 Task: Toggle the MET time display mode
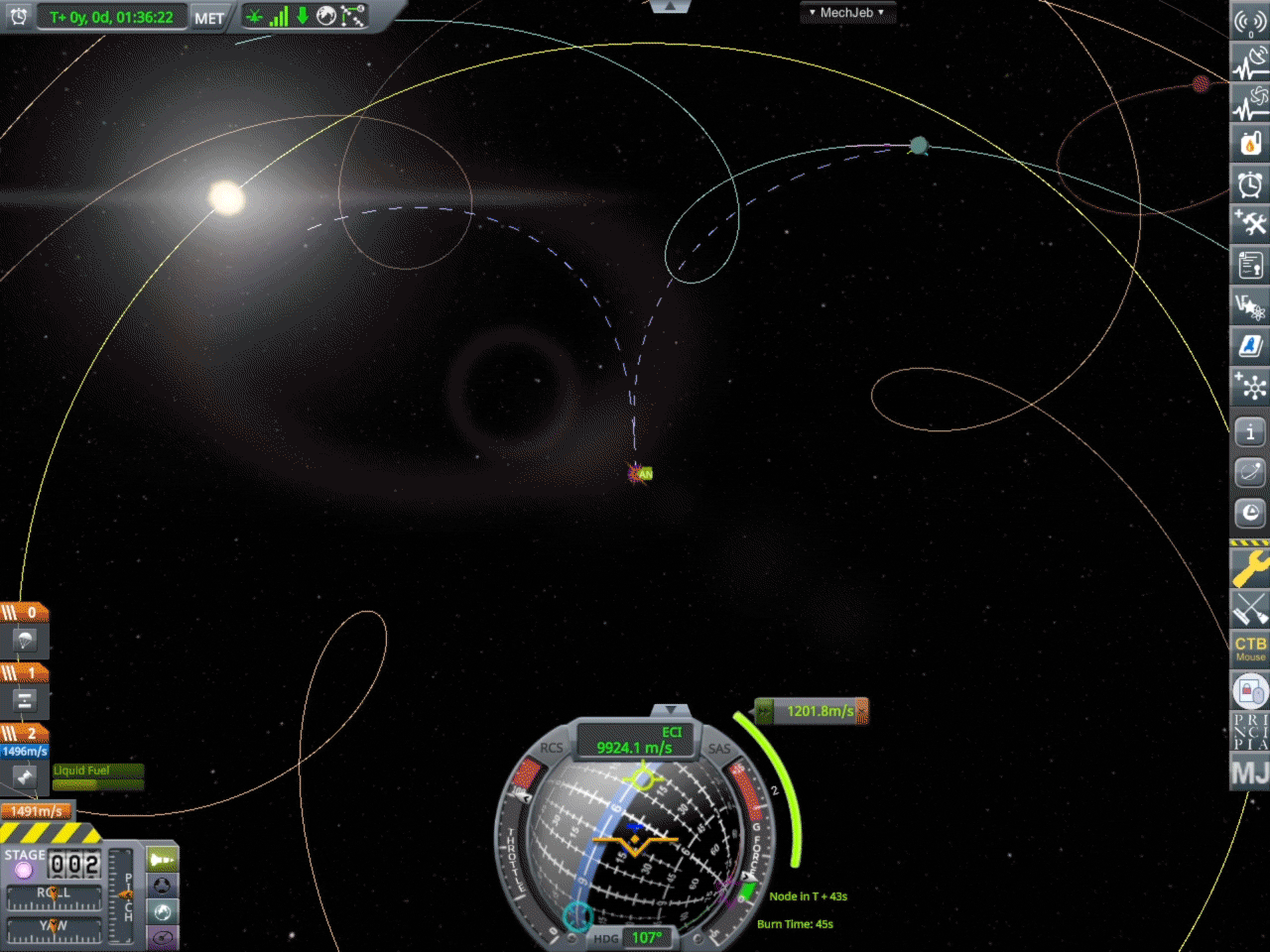click(208, 18)
